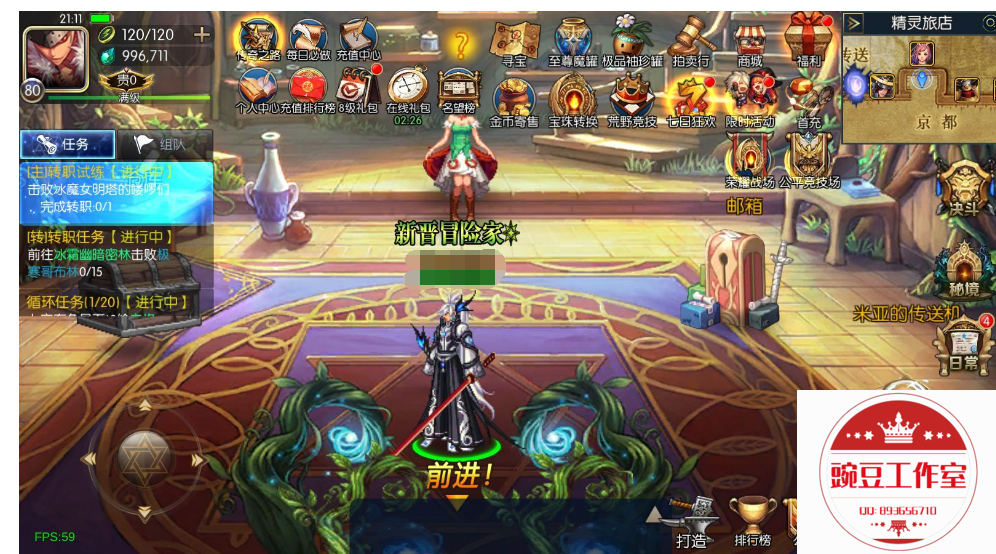Open the 充值中心 recharge center
This screenshot has width=996, height=554.
357,40
